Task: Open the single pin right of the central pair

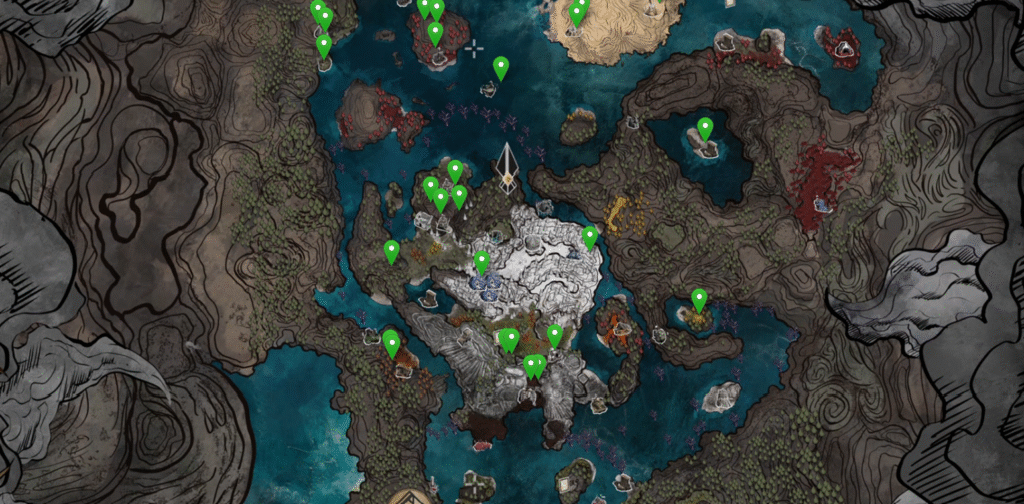Action: [555, 336]
